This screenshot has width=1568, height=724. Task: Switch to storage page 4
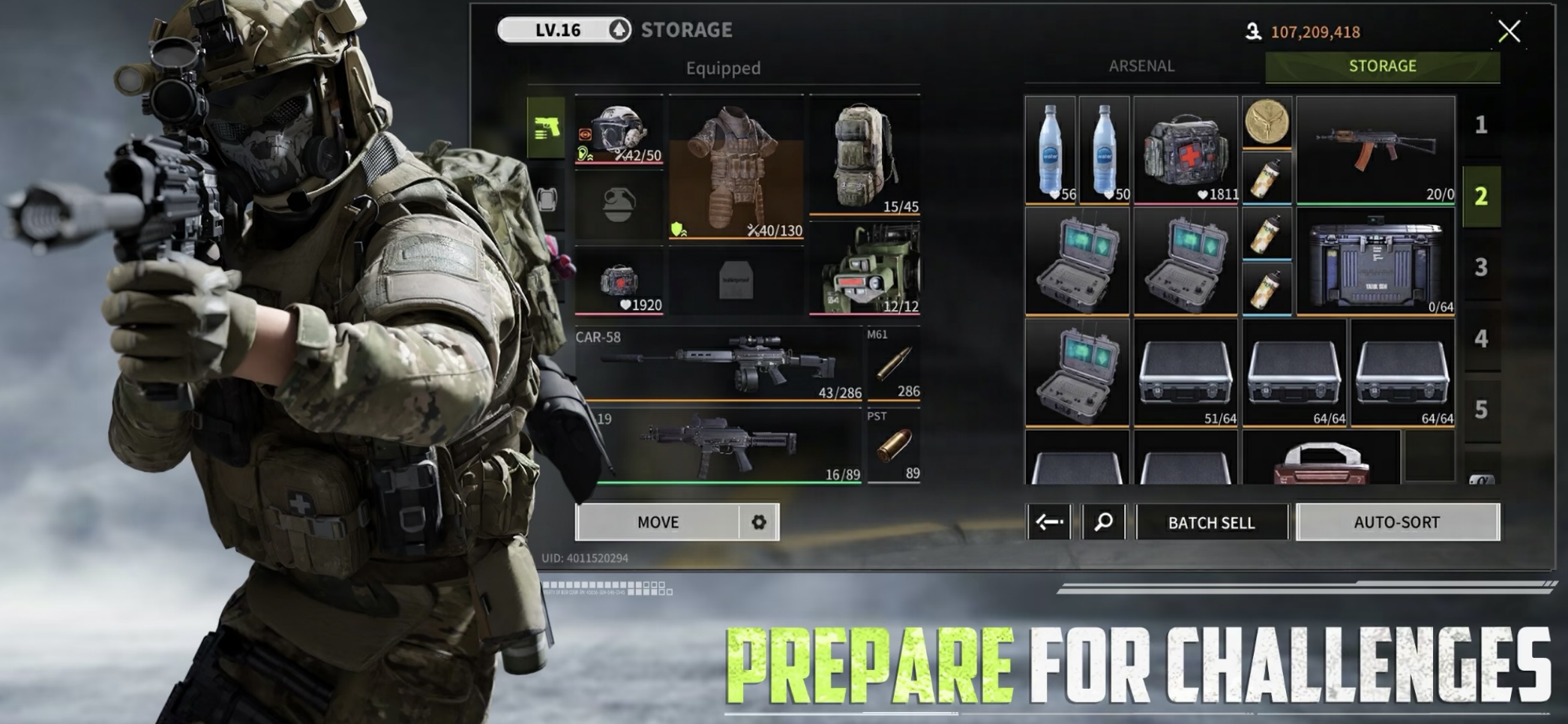[1481, 338]
